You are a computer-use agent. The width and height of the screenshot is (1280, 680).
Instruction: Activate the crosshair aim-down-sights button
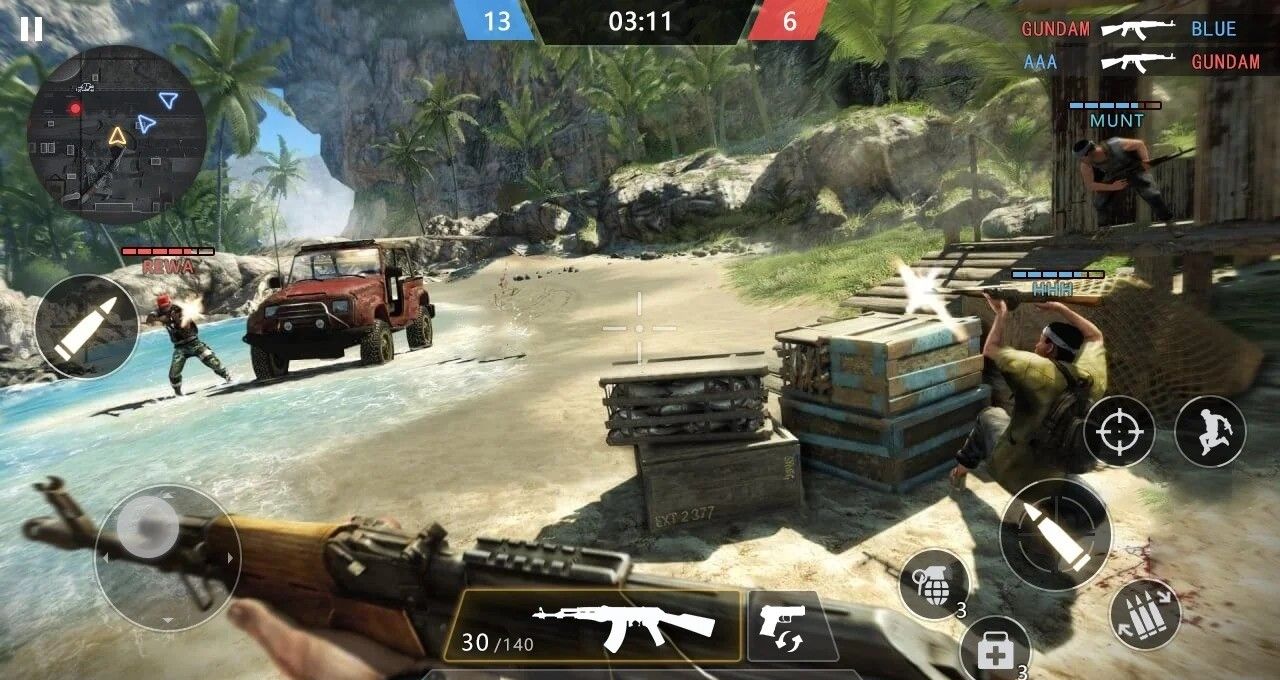tap(1119, 431)
